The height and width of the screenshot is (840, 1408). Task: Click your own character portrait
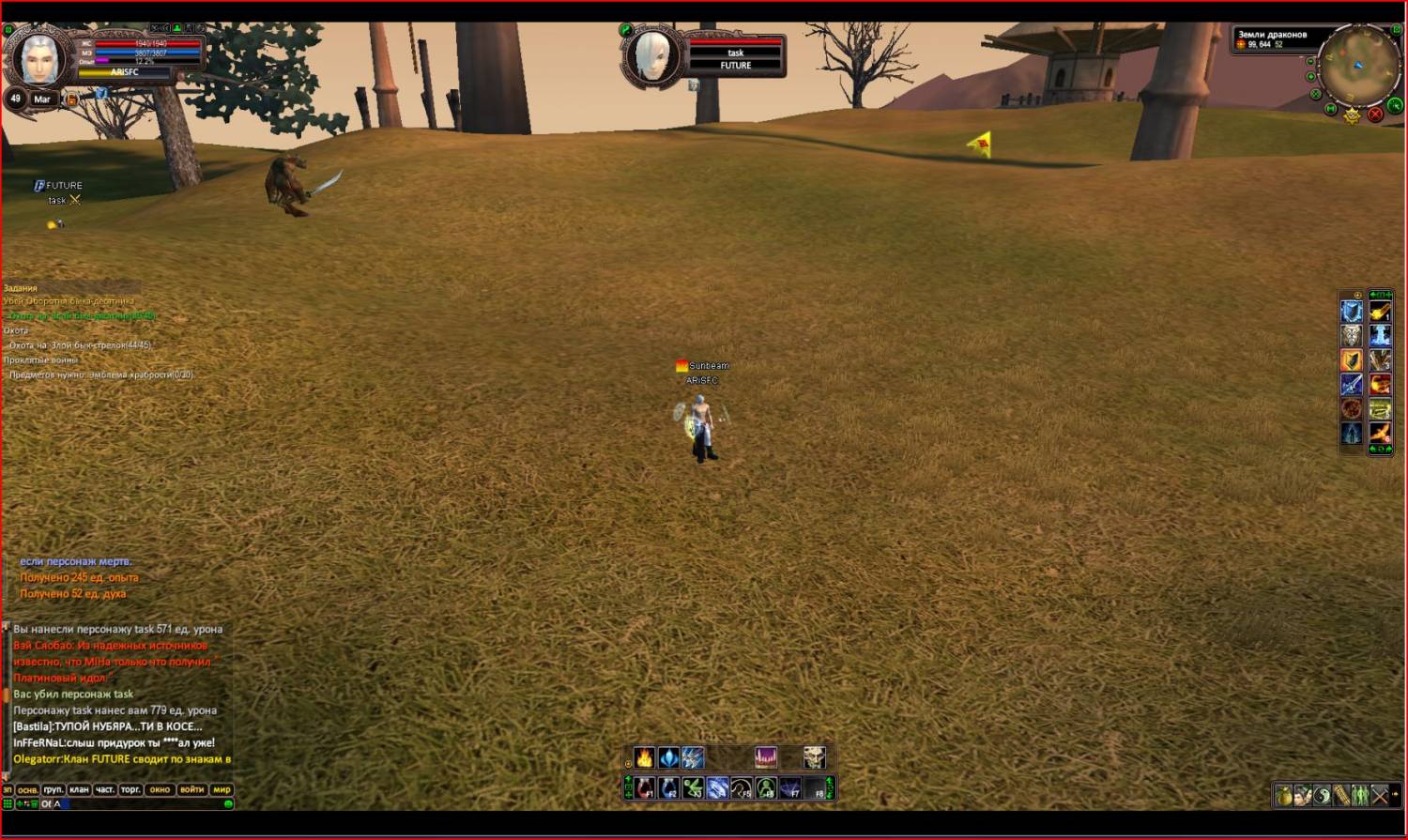pos(39,58)
